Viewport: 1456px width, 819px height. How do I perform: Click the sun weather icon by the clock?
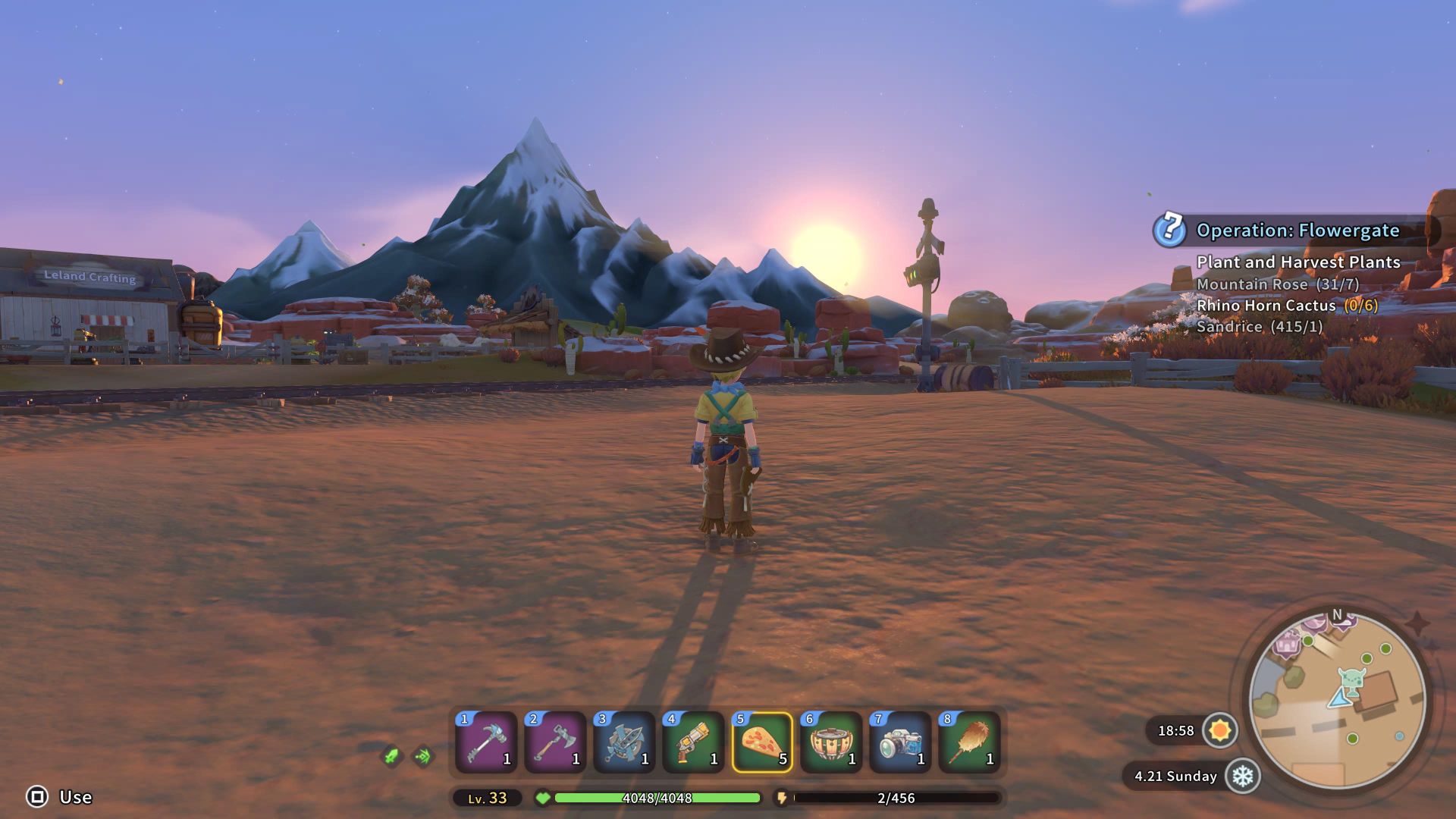(1220, 730)
